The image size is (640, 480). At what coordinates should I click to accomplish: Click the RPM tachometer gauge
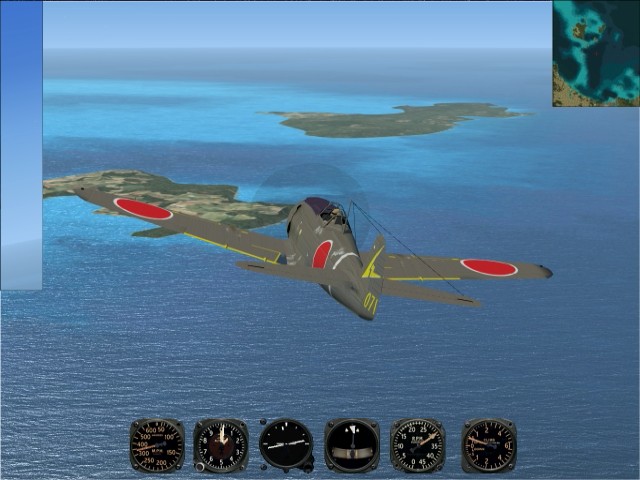pos(418,445)
